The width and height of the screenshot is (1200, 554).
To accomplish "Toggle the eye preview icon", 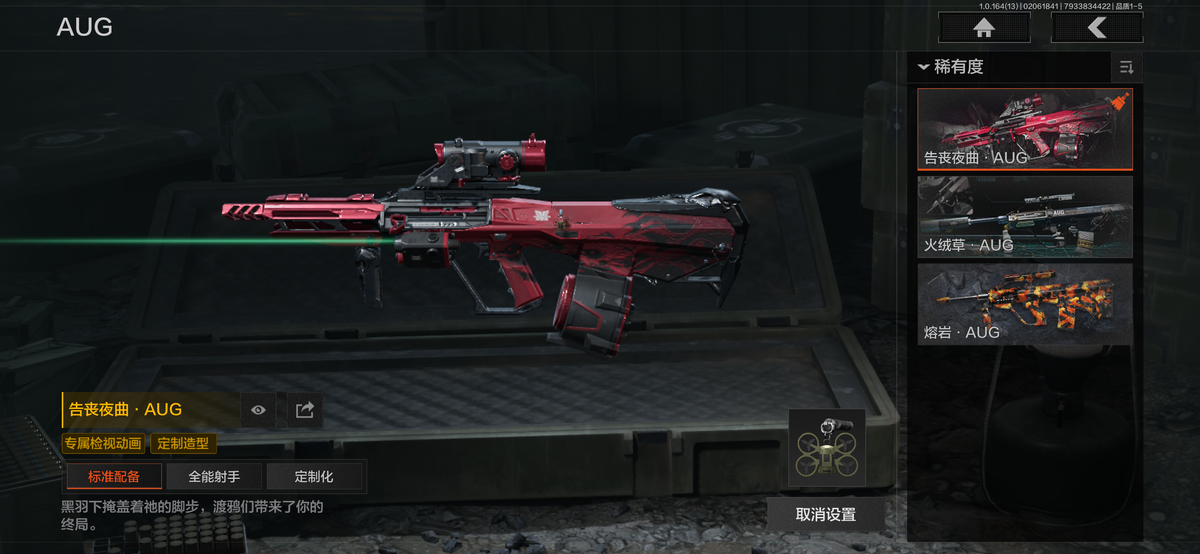I will point(259,409).
